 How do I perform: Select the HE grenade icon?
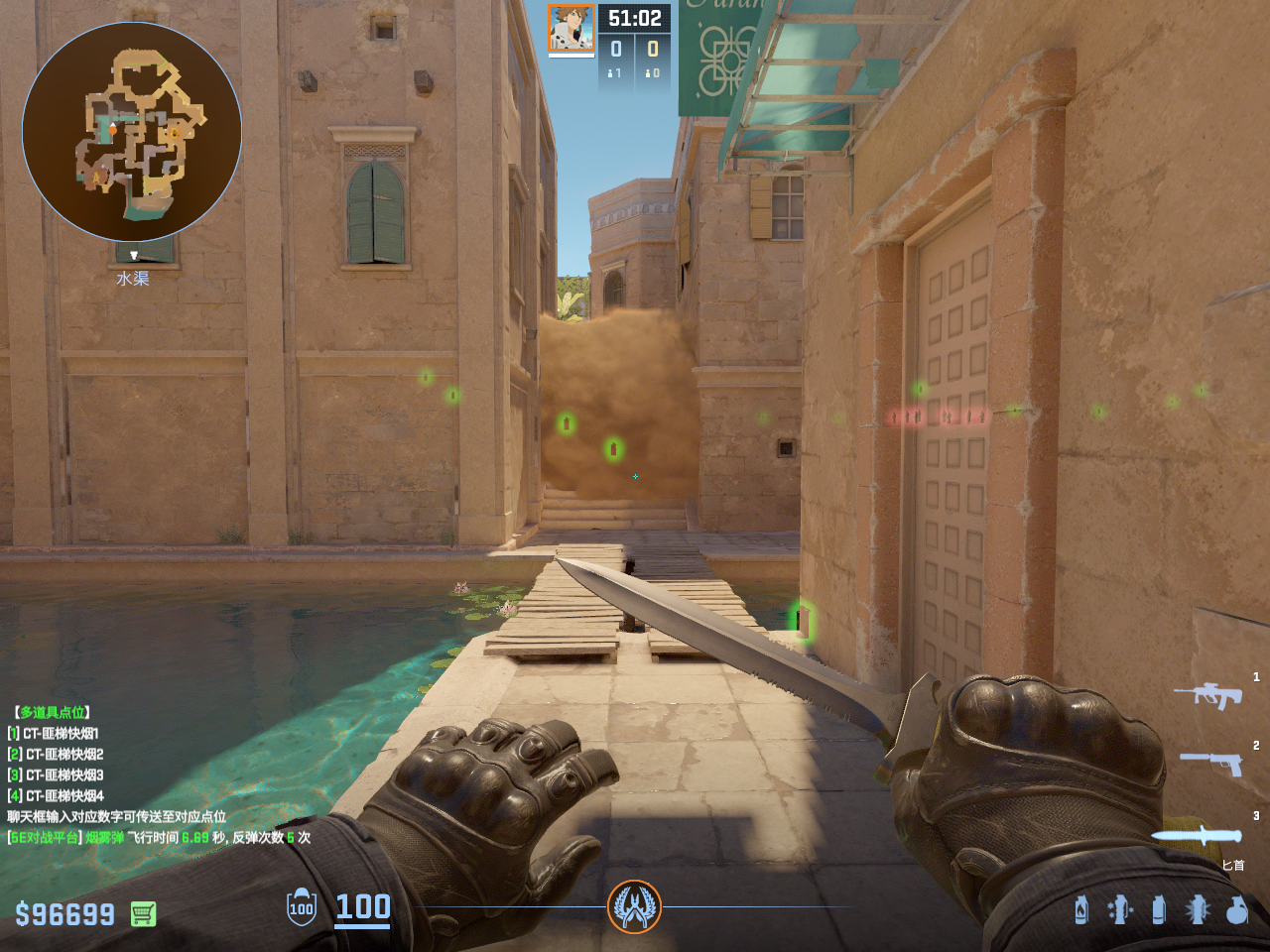(1236, 909)
